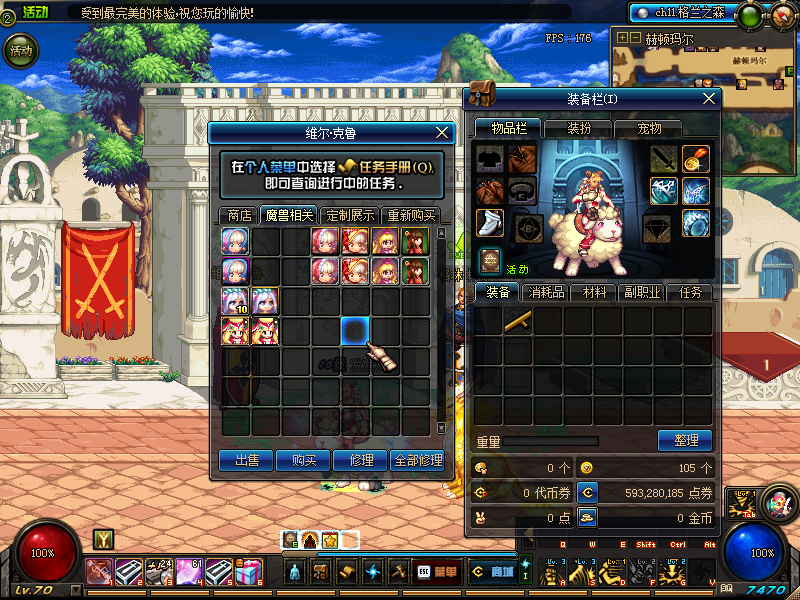Screen dimensions: 800x600
Task: Open the 定制展示 tab
Action: click(349, 215)
